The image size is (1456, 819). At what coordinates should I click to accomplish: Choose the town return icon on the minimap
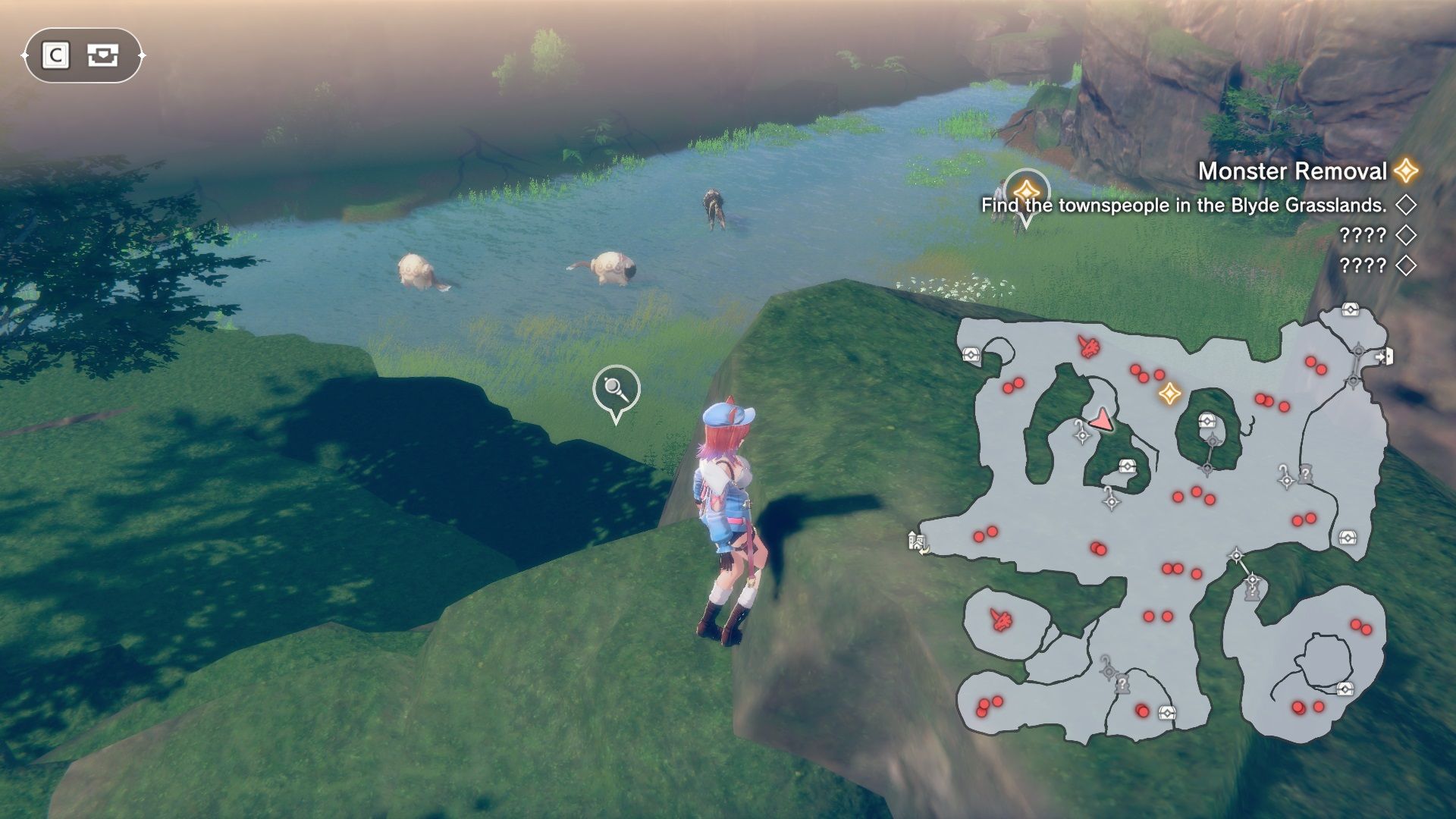(918, 542)
